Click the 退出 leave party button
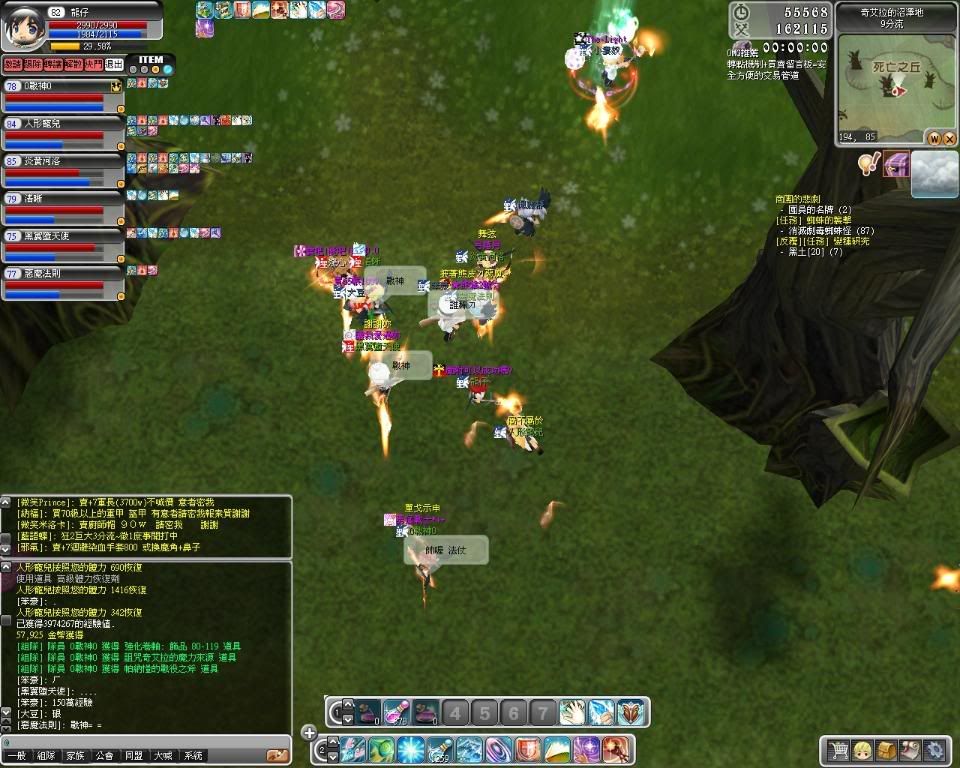Screen dimensions: 960x768 pos(115,64)
